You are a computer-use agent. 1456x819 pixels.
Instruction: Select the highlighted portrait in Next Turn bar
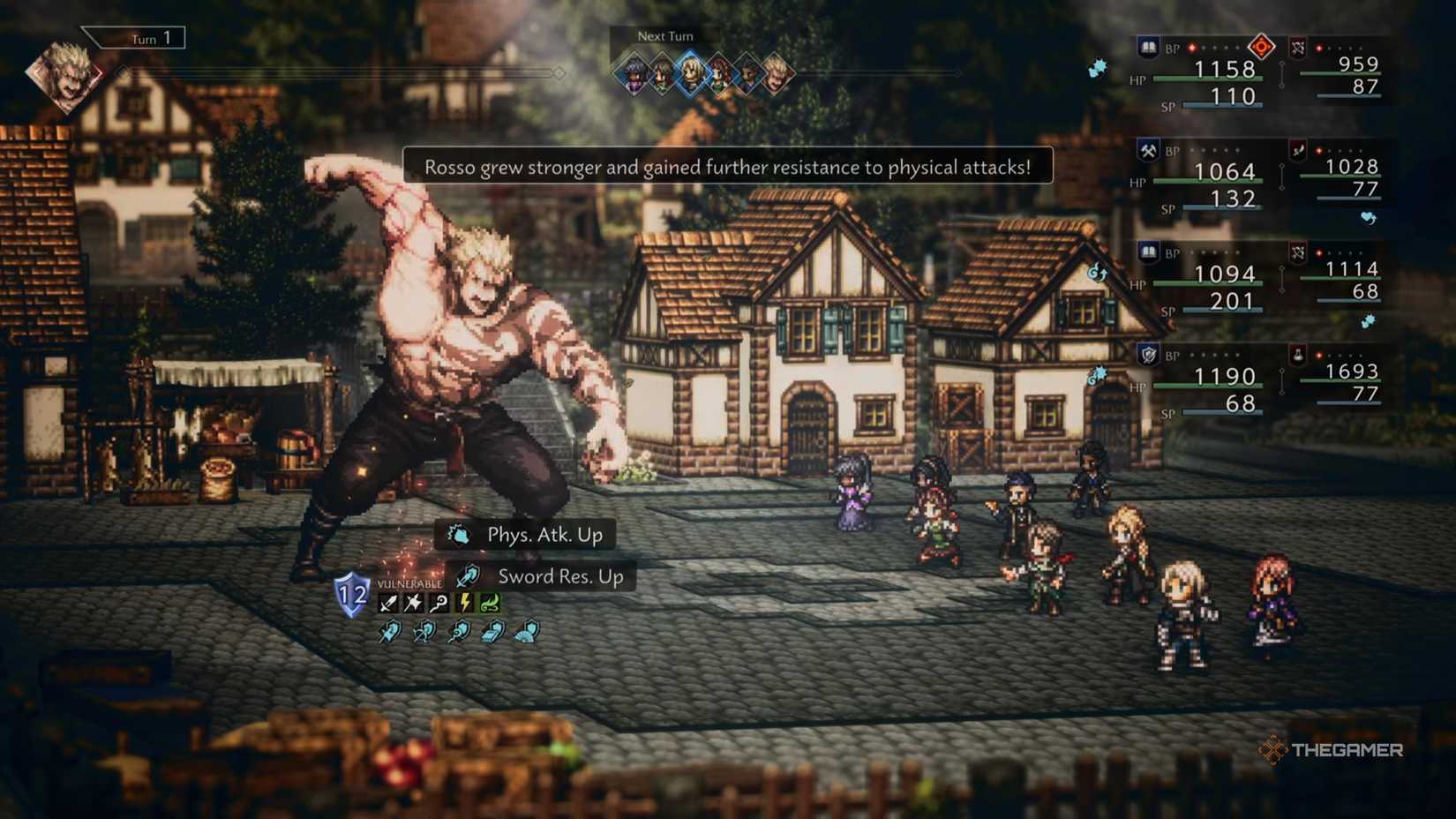click(x=691, y=73)
